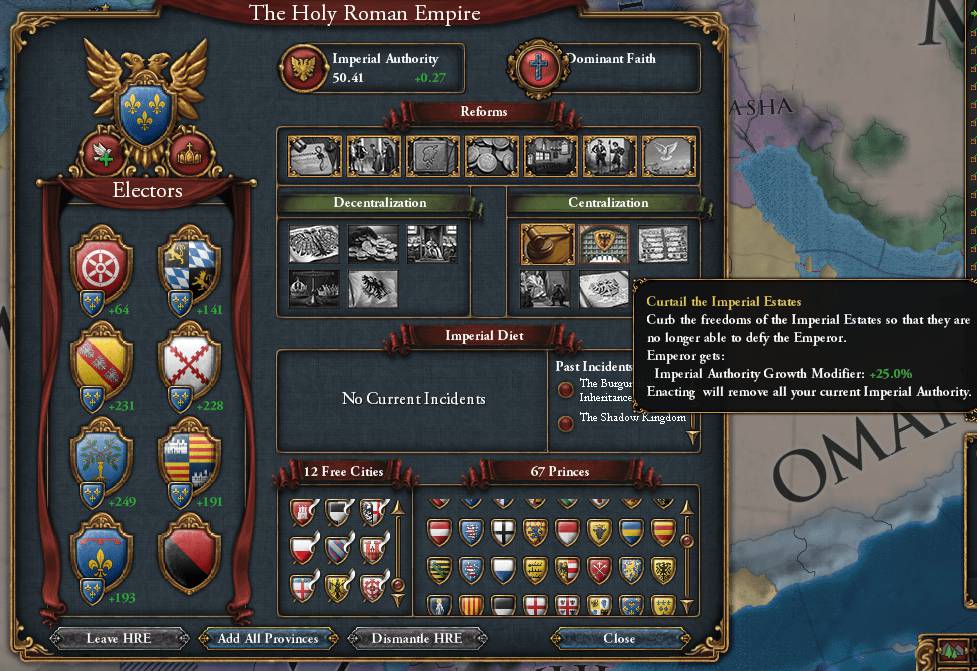Select the red wheel elector shield
Screen dimensions: 977x671
click(101, 262)
